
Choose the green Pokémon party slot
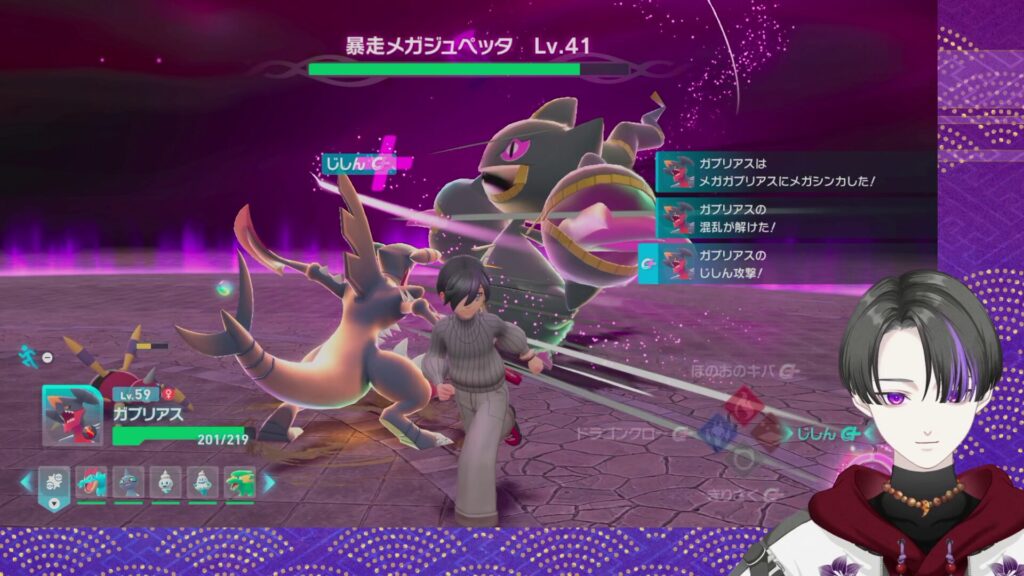tap(239, 483)
